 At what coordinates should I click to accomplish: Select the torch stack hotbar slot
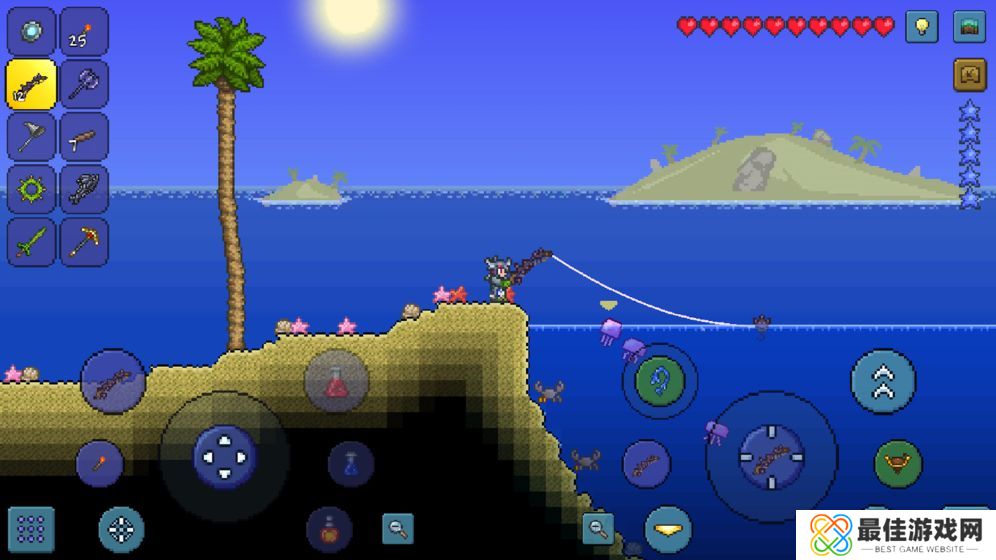tap(84, 31)
